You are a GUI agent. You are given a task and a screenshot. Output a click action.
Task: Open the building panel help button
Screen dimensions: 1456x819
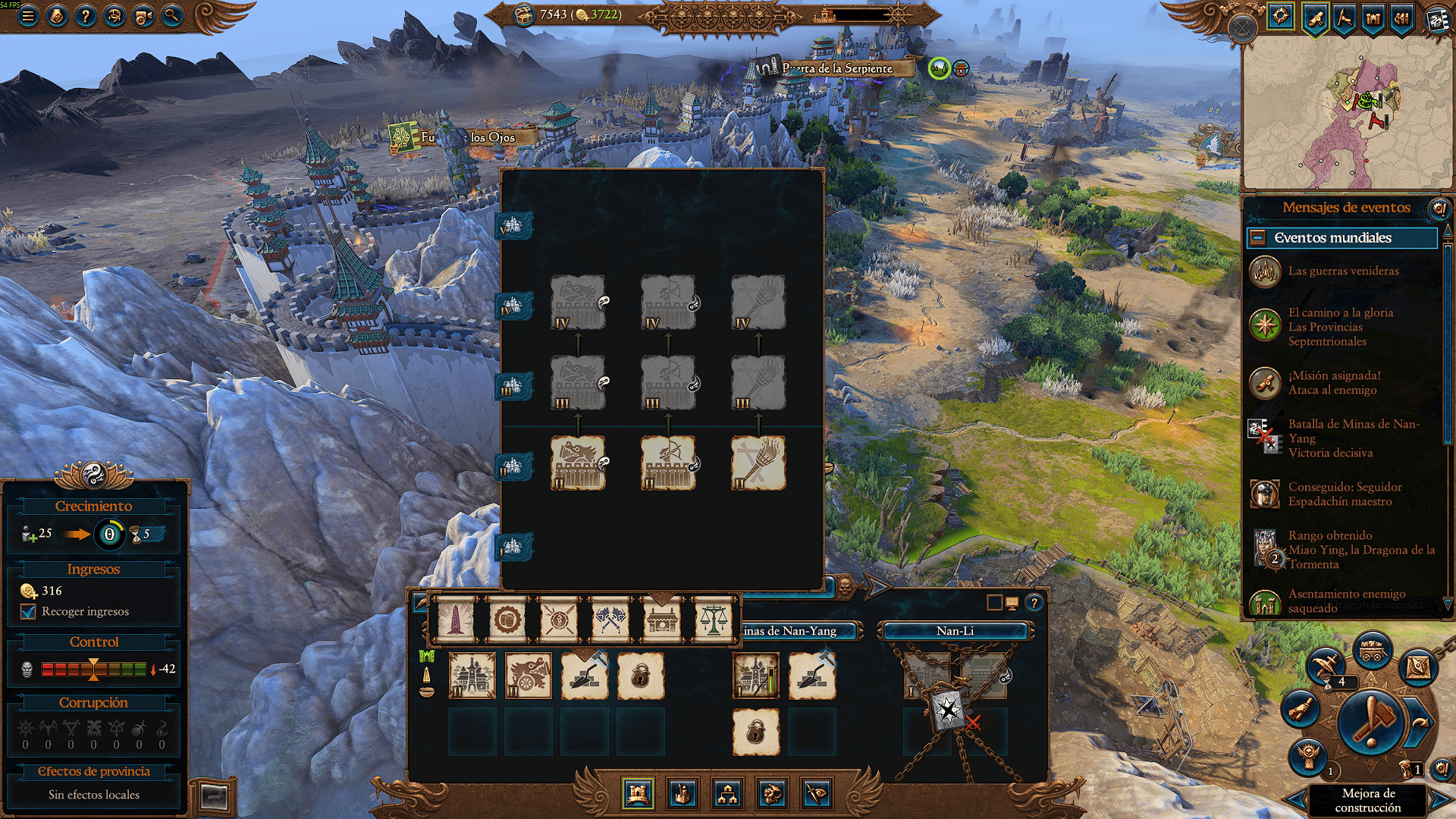click(1034, 603)
